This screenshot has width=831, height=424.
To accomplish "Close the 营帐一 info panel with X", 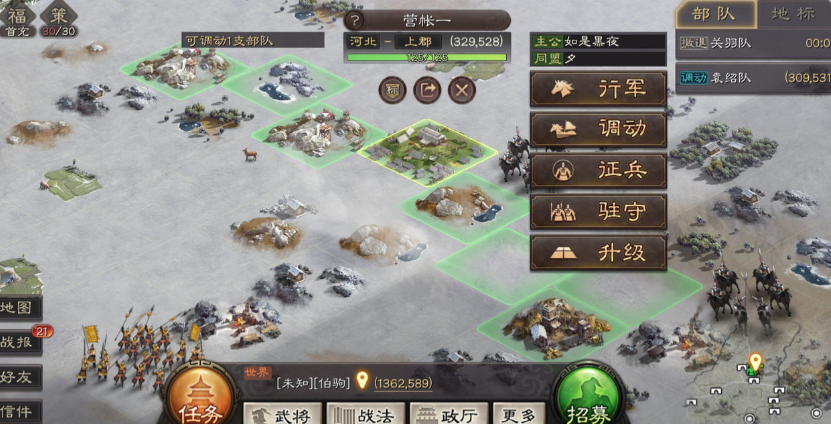I will pyautogui.click(x=461, y=90).
